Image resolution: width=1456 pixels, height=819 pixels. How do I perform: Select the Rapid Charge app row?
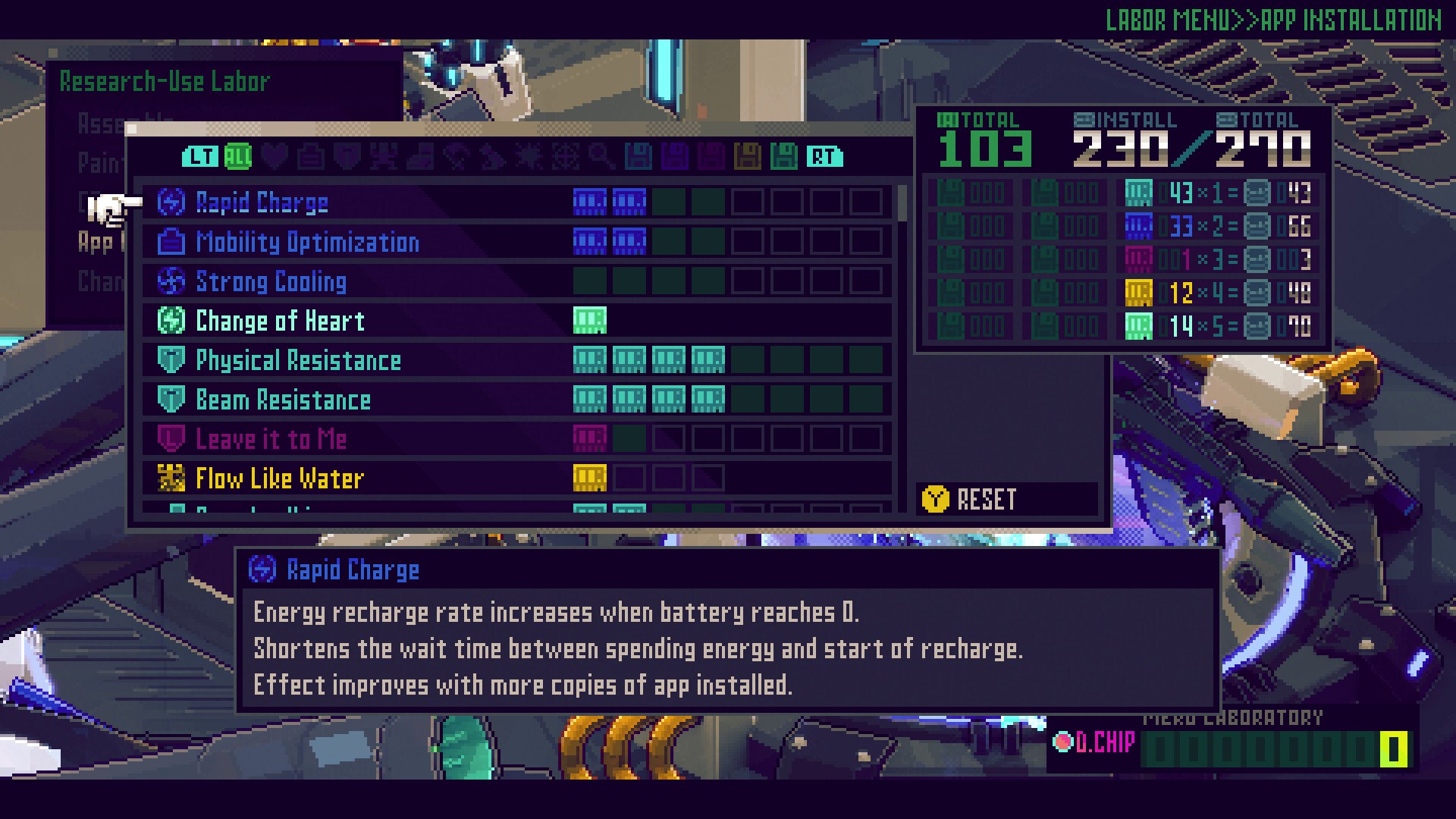point(262,202)
